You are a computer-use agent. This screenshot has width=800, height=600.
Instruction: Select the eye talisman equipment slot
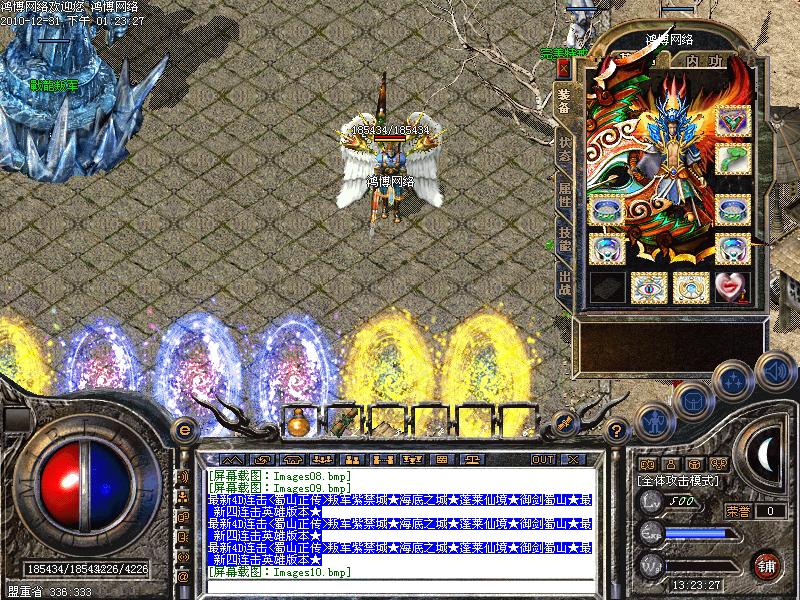(x=649, y=286)
